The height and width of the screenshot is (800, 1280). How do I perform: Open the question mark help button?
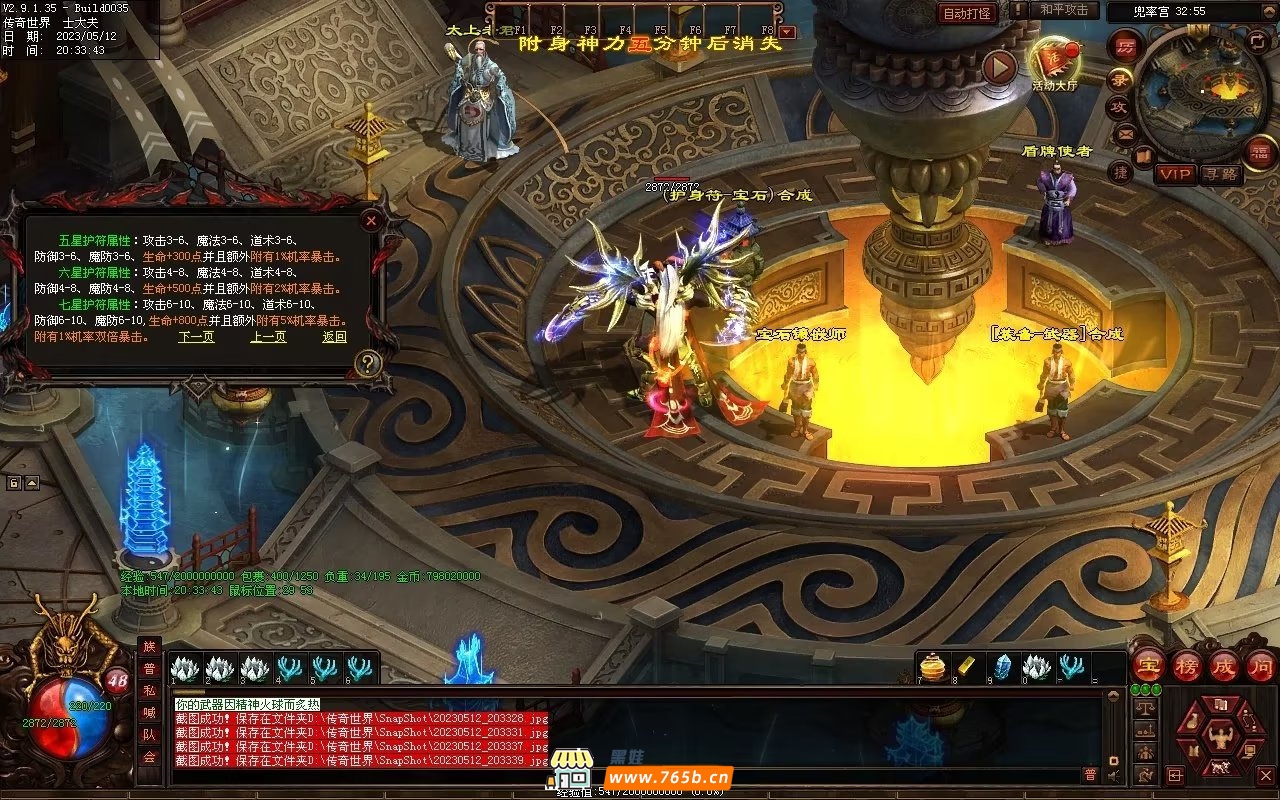(x=368, y=364)
